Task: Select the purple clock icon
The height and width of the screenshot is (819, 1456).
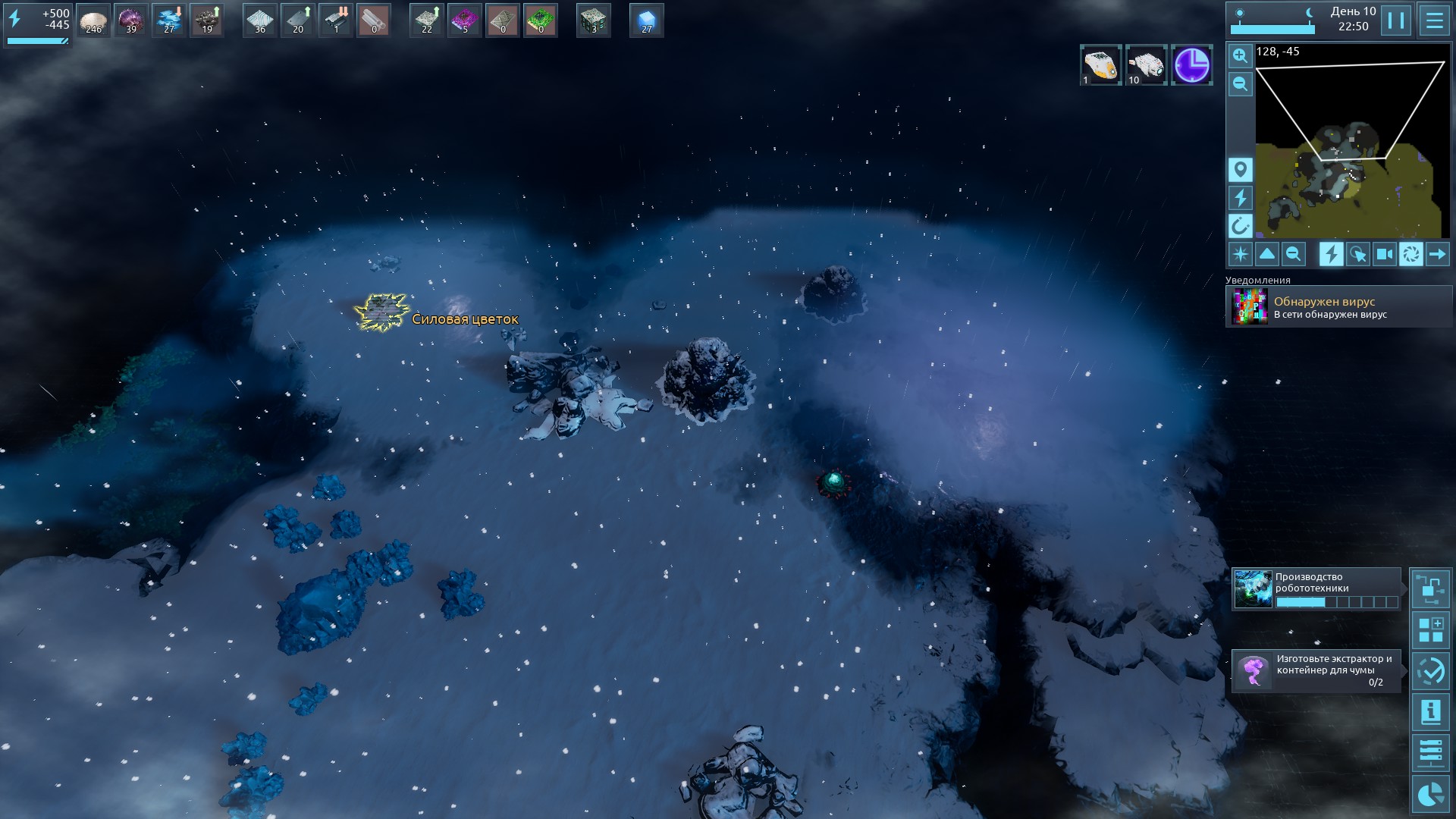Action: click(1191, 65)
